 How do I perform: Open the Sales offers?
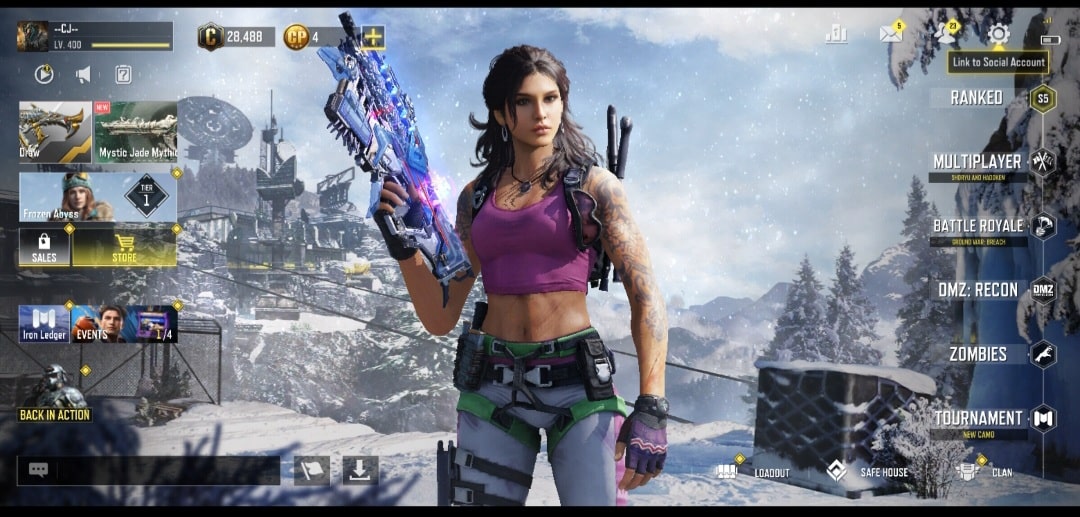point(44,247)
